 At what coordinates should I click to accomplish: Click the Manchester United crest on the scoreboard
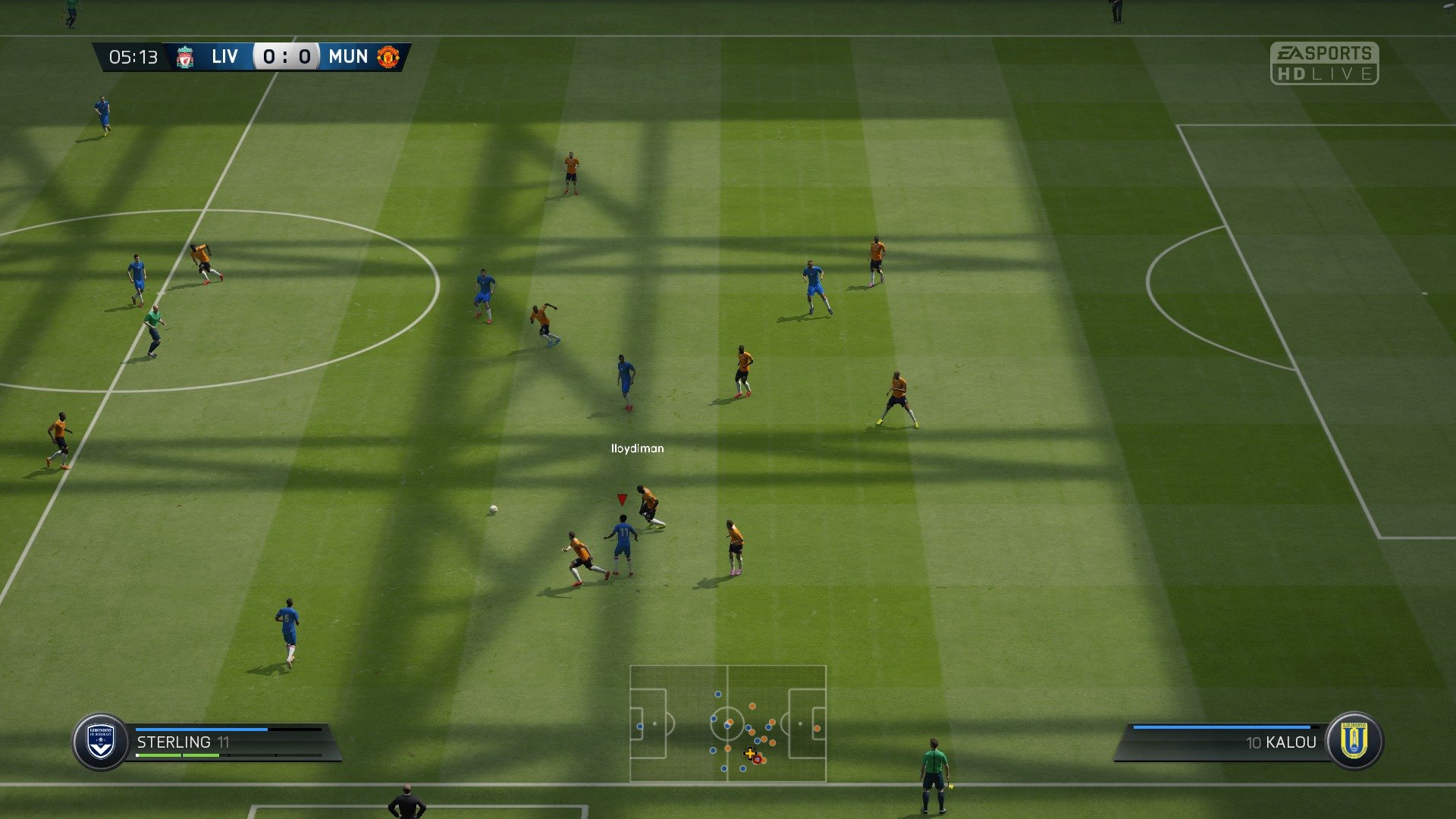click(388, 56)
